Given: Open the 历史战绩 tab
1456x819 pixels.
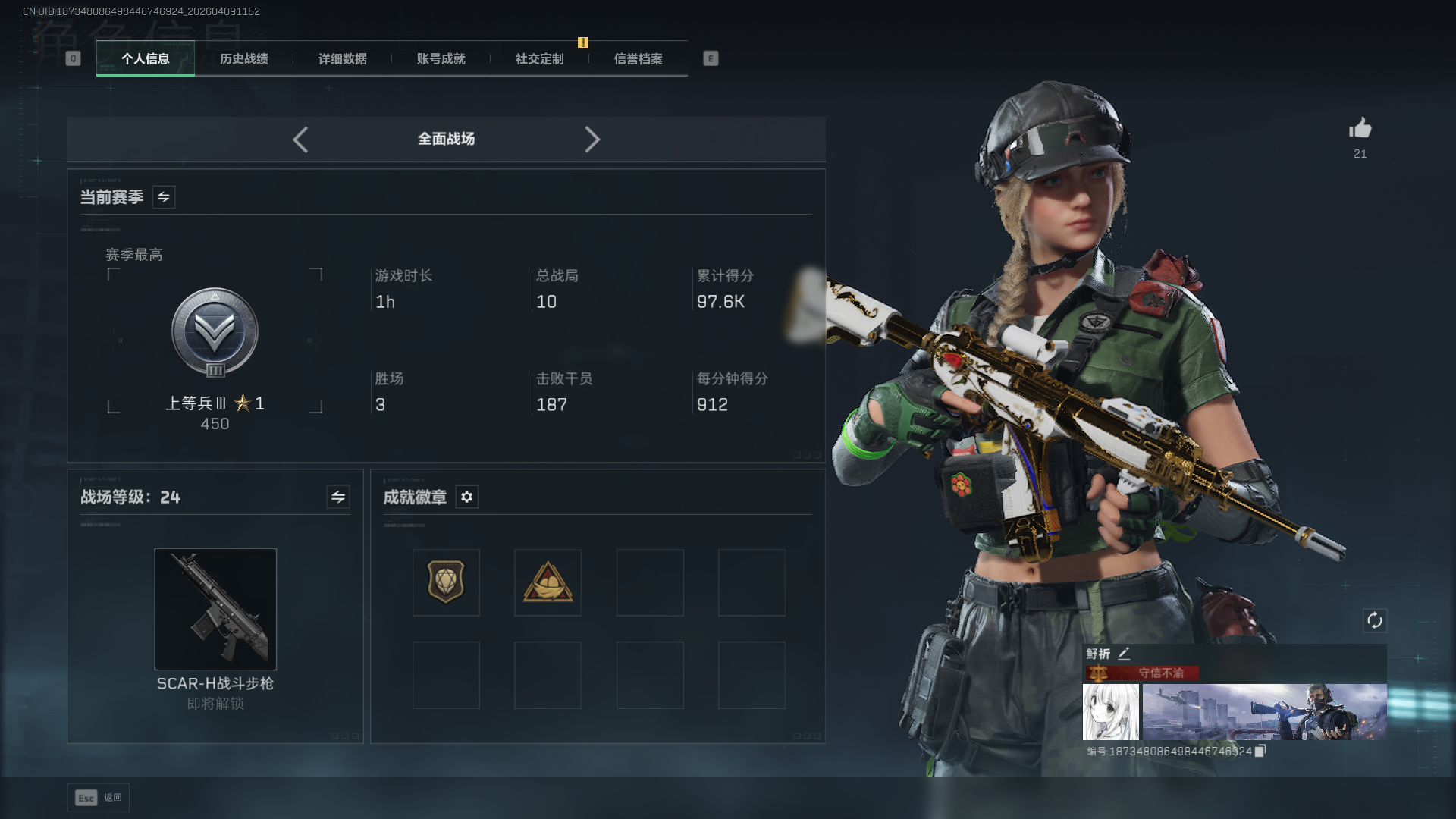Looking at the screenshot, I should [243, 58].
